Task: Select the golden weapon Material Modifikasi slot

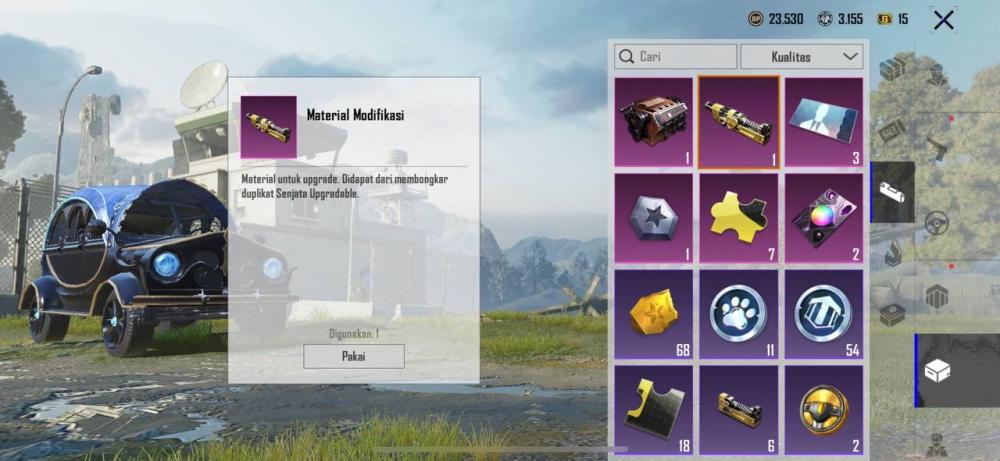Action: (738, 122)
